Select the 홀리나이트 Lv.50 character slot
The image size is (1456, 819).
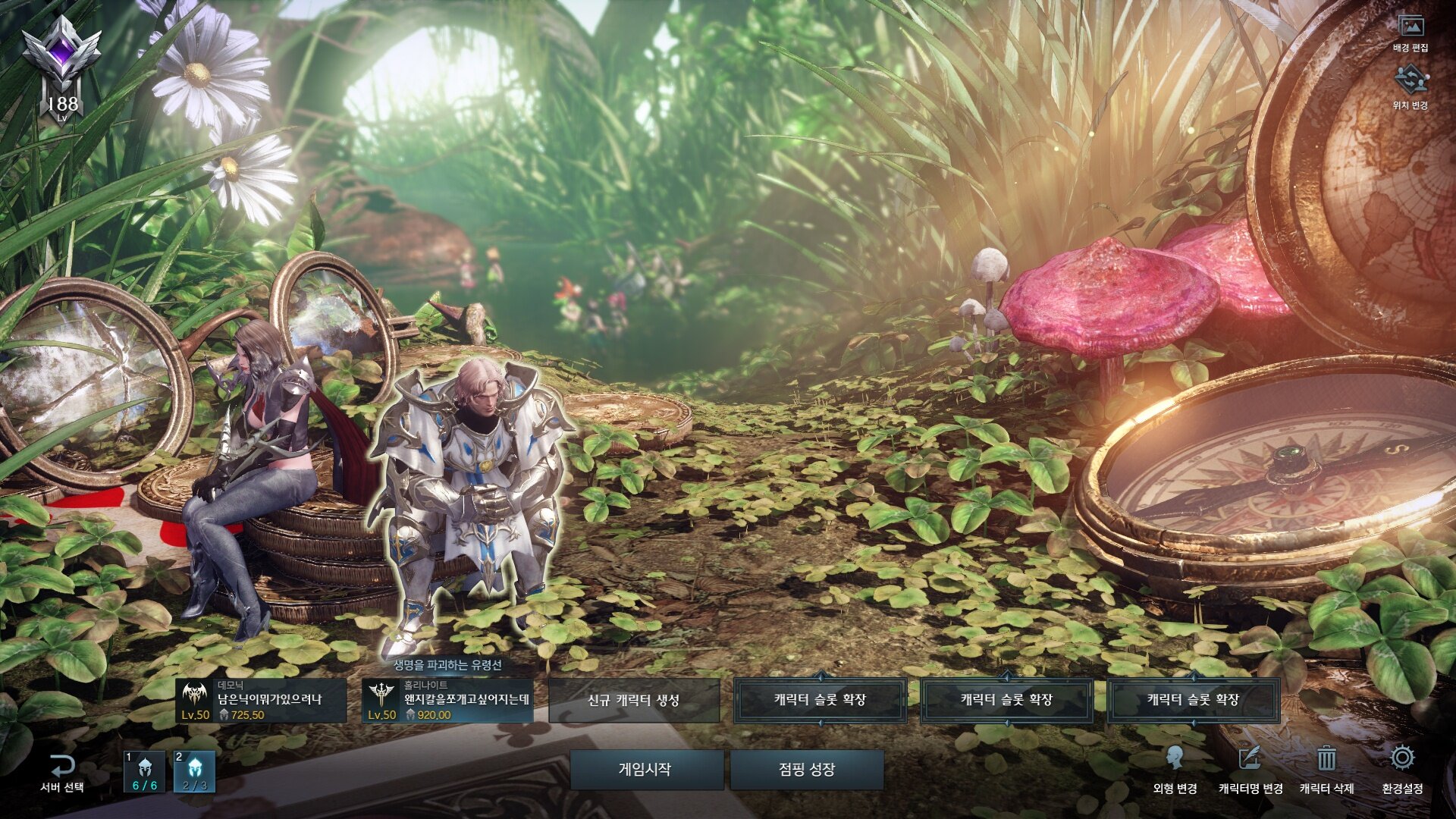(x=447, y=701)
